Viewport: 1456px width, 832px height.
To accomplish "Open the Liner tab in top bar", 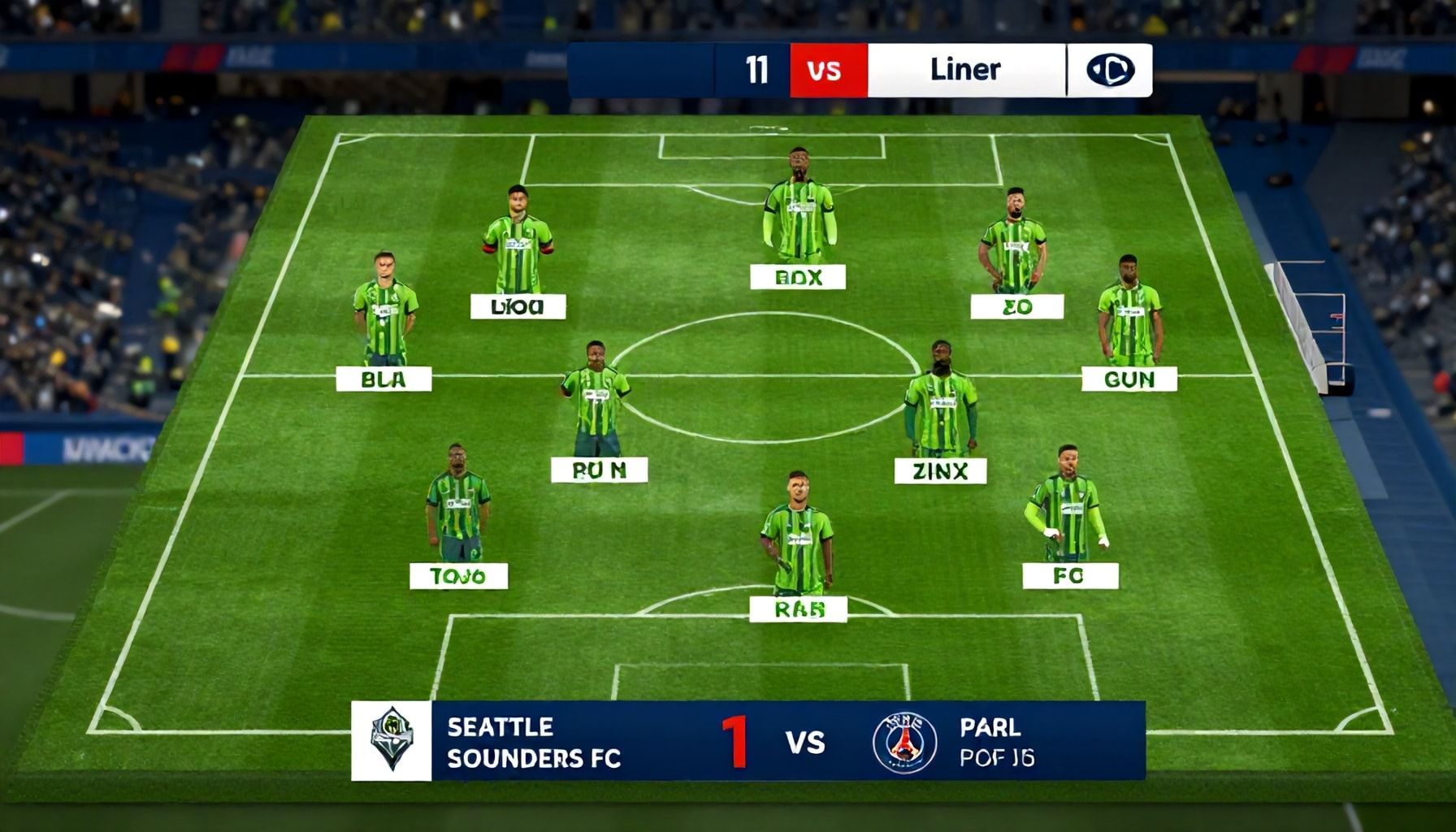I will coord(965,71).
